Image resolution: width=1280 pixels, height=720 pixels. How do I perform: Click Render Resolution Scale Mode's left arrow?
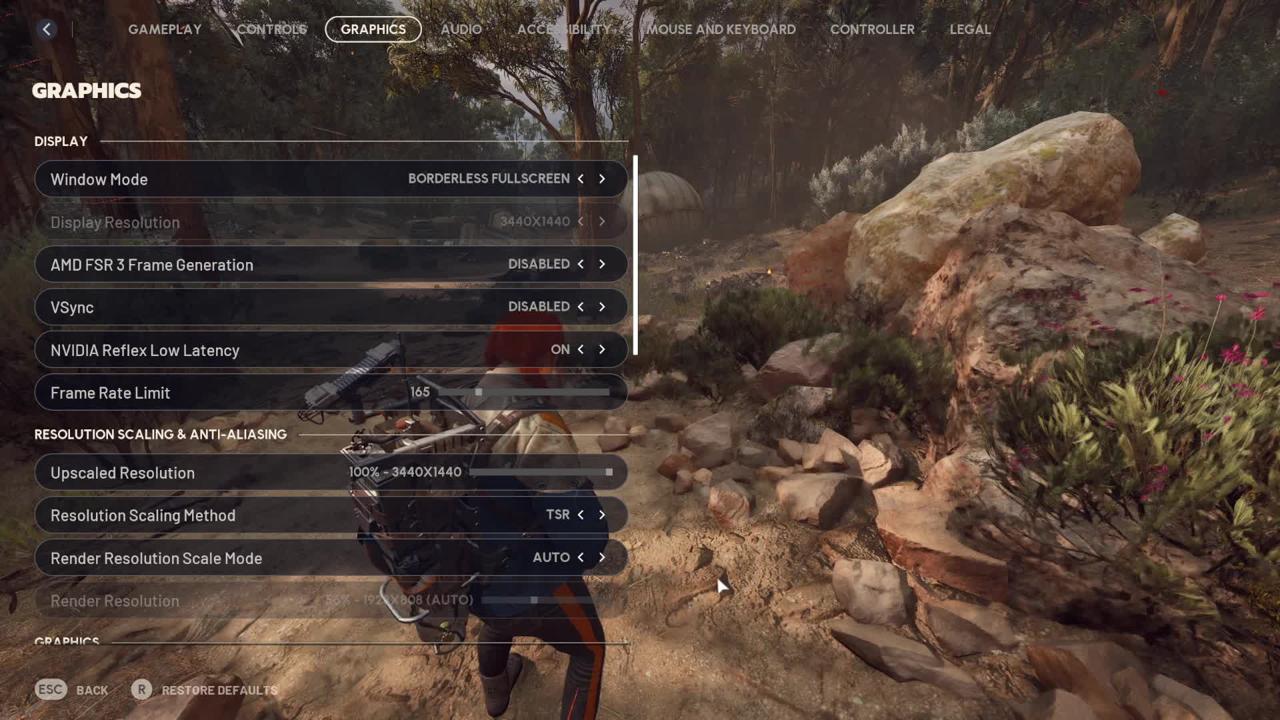(580, 558)
